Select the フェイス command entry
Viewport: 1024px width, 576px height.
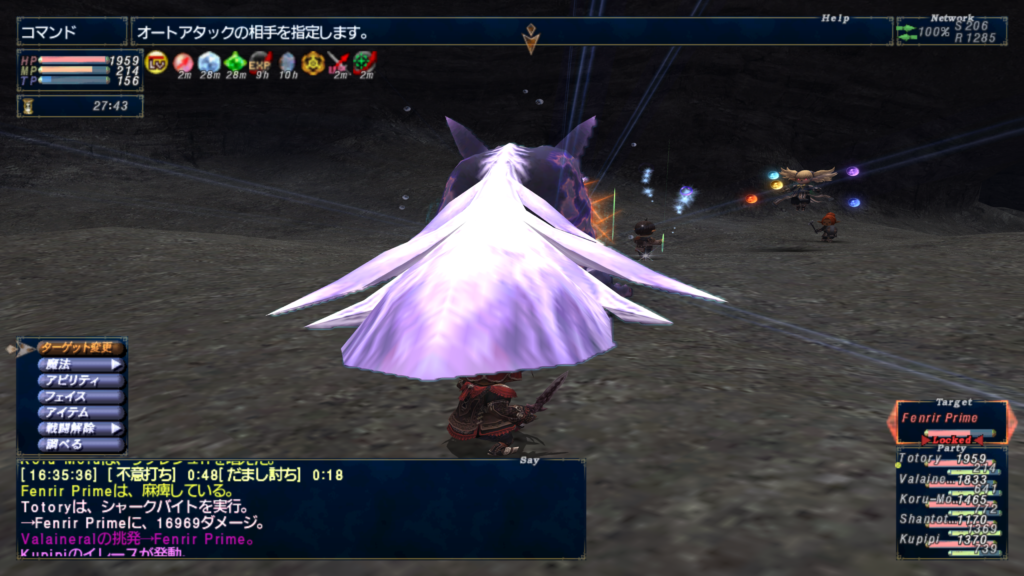82,396
